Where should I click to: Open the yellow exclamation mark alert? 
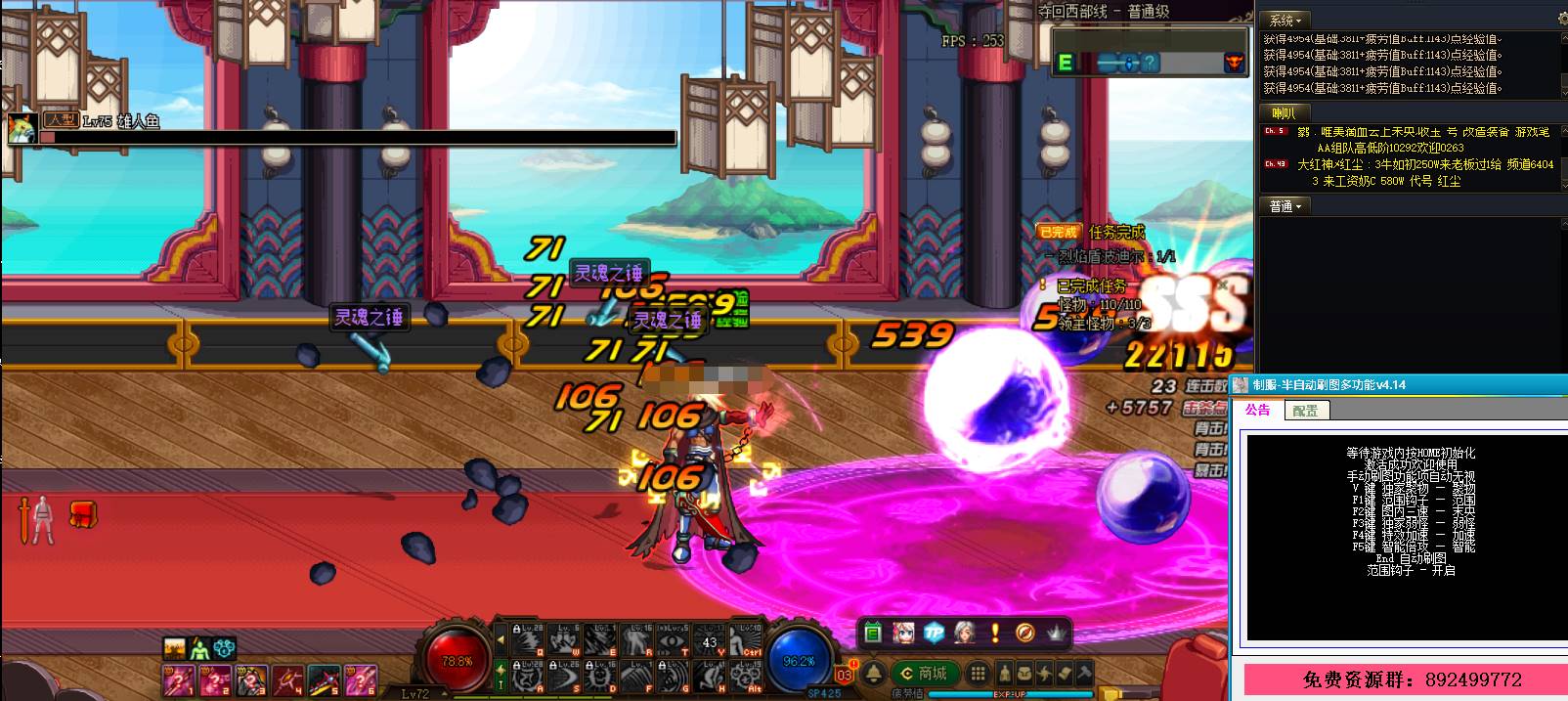(x=995, y=633)
